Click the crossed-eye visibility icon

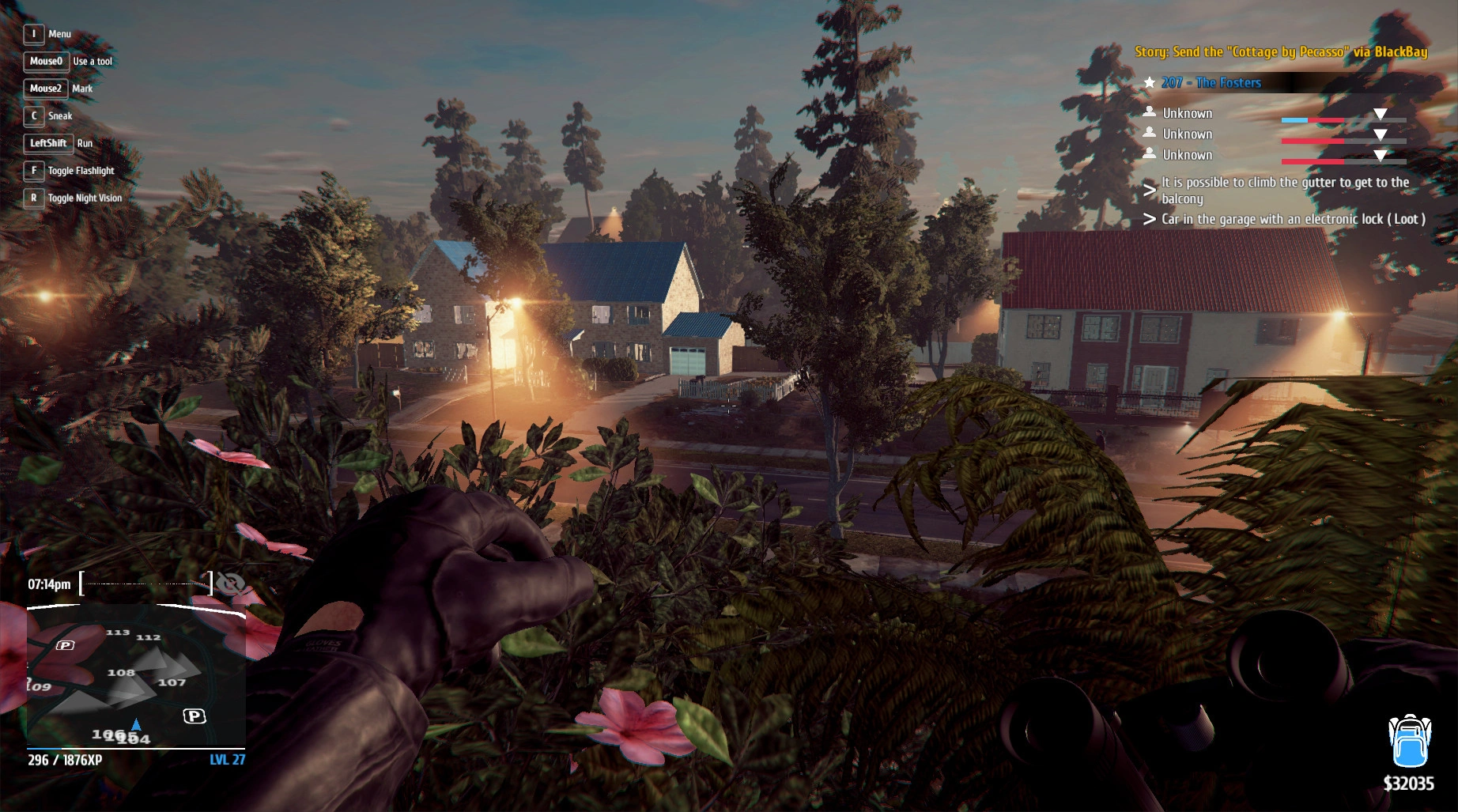(x=230, y=584)
